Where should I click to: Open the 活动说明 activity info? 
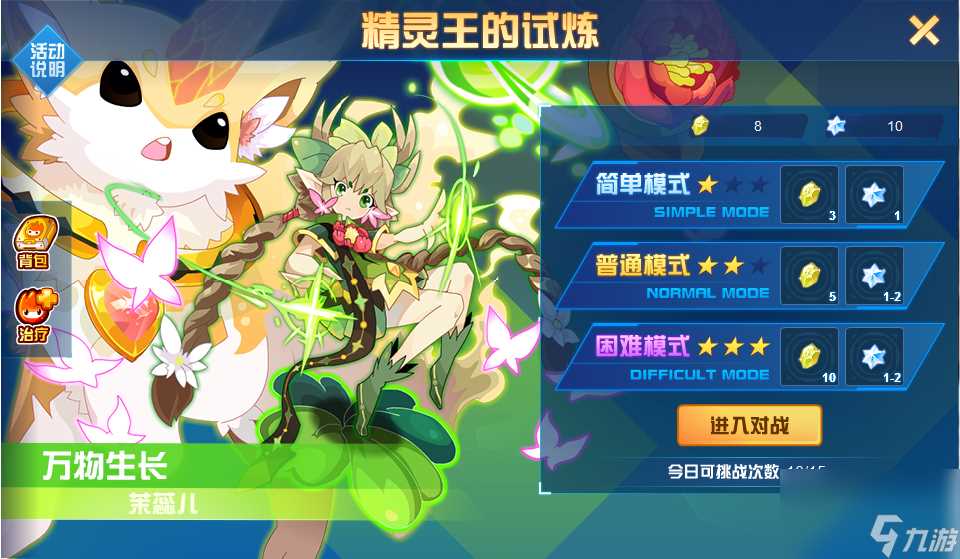coord(45,58)
